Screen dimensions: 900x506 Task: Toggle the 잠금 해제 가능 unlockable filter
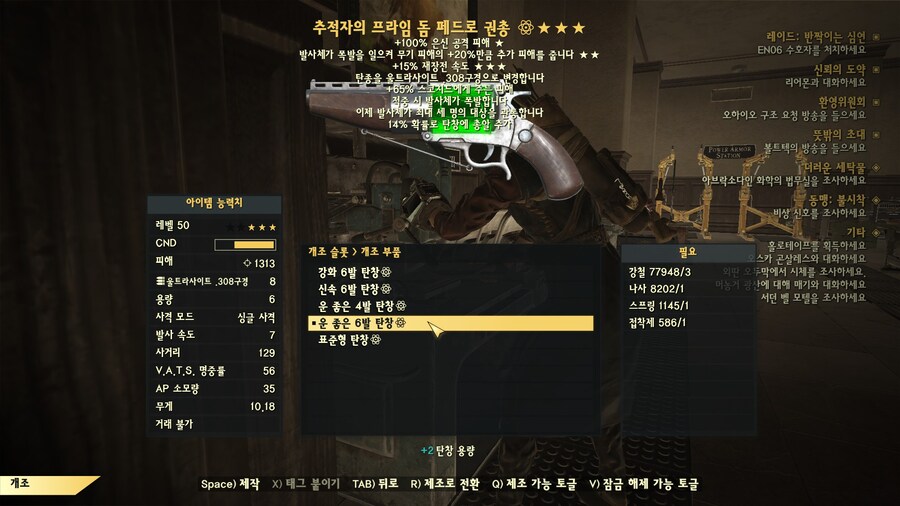click(x=643, y=484)
